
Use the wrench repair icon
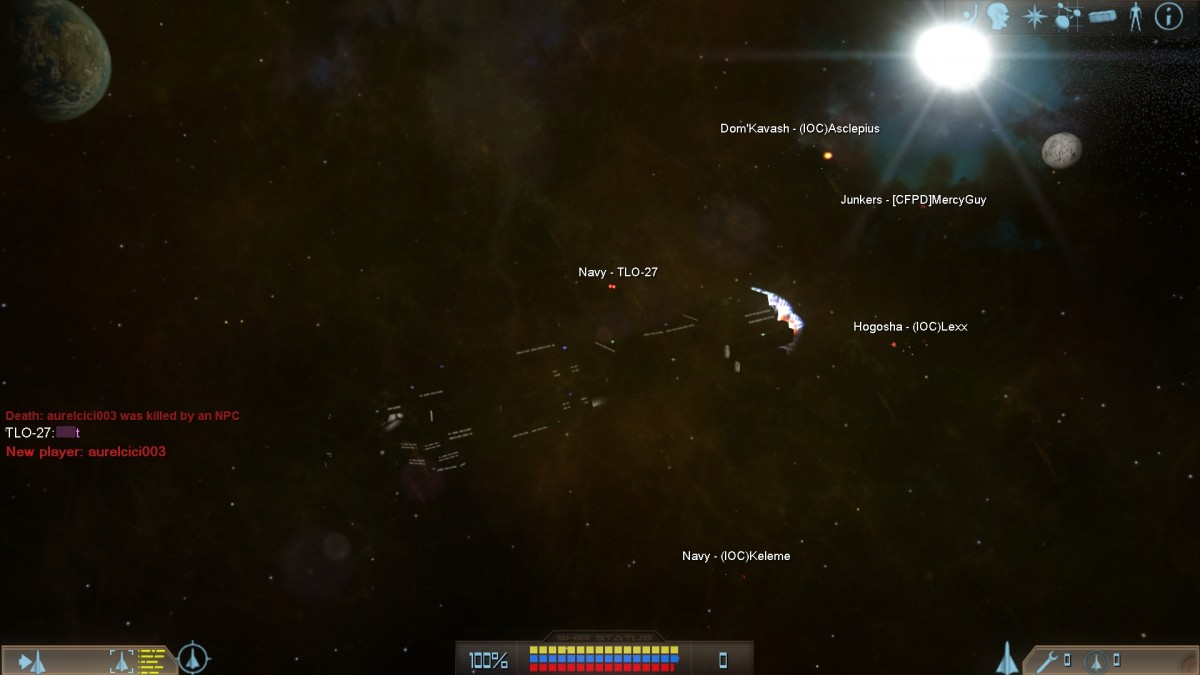(1047, 660)
